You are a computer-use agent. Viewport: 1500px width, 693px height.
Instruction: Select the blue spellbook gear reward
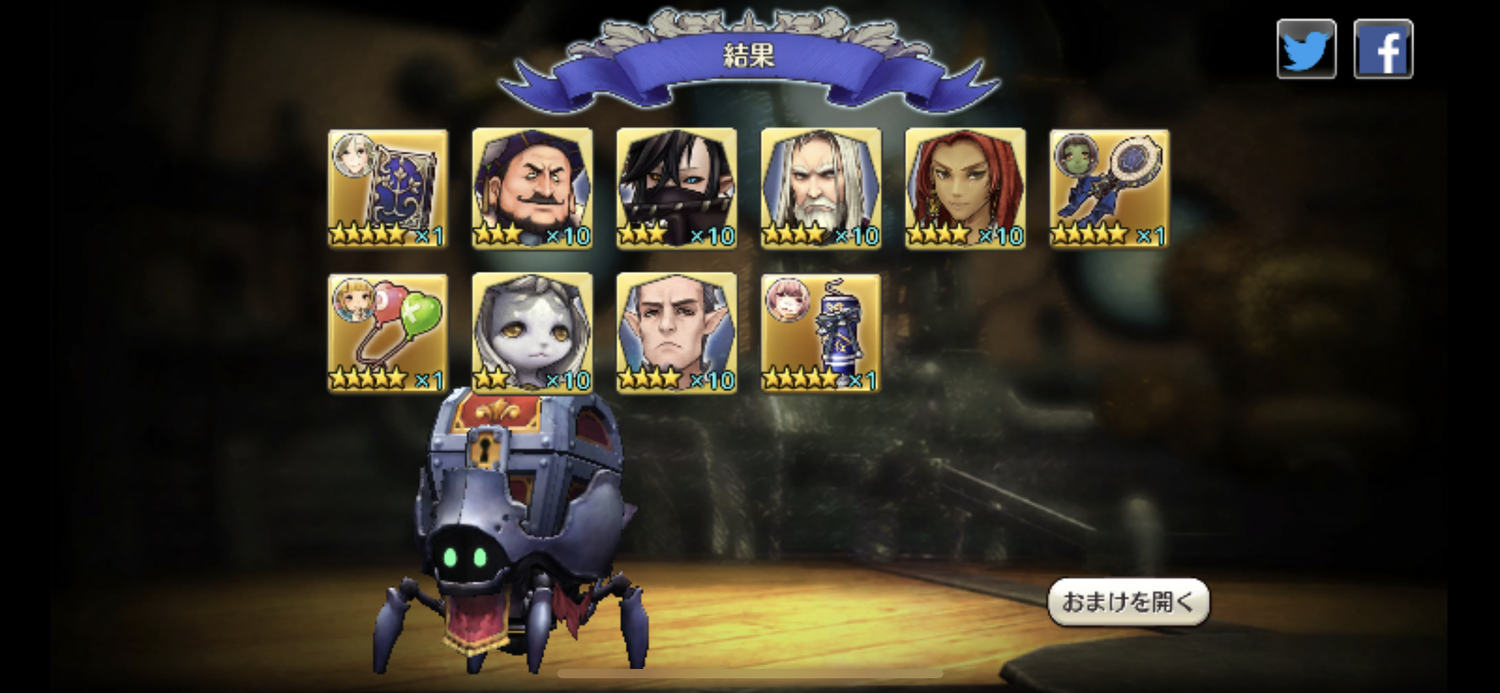coord(388,188)
